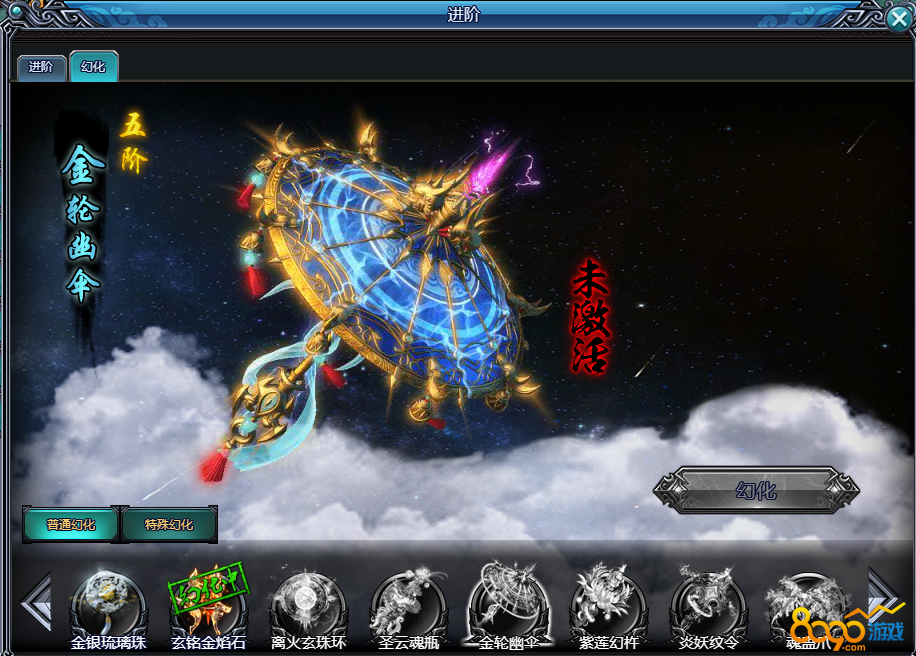Image resolution: width=916 pixels, height=656 pixels.
Task: Close the 进阶 window
Action: [x=898, y=18]
